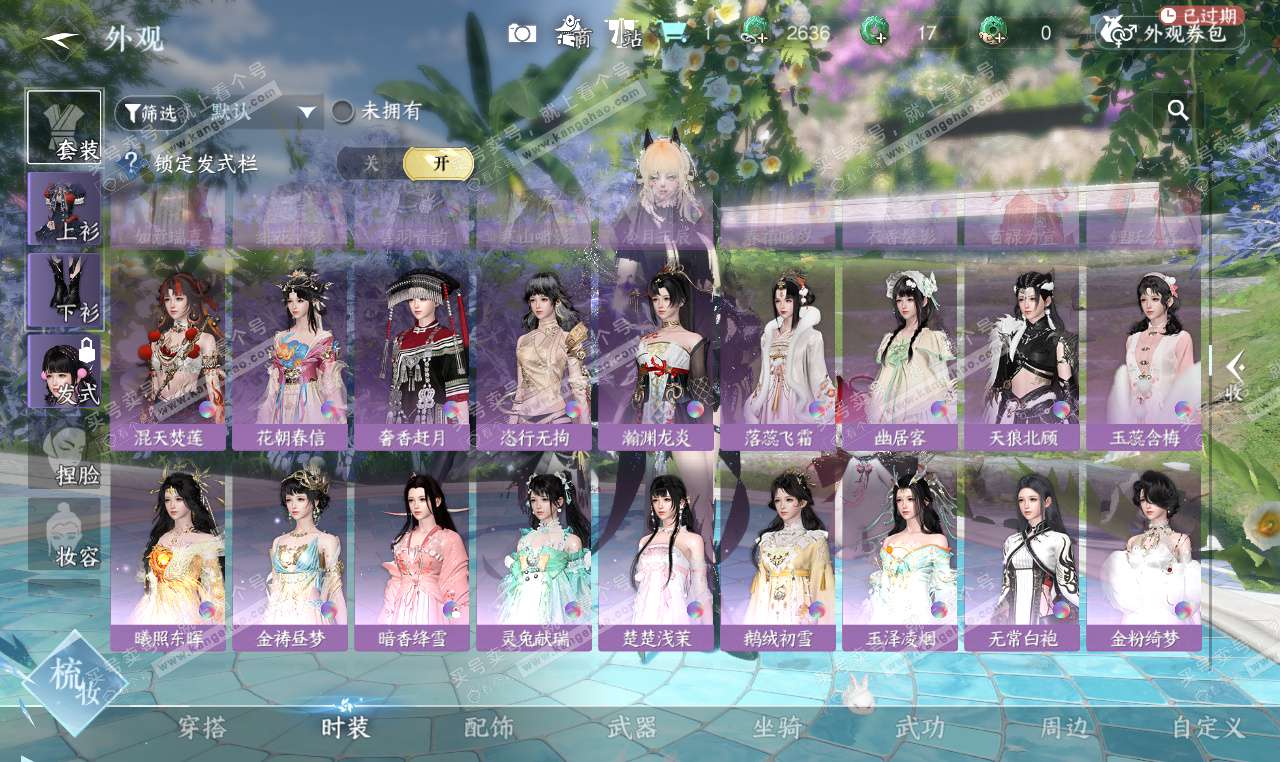Open the 捏脸 face customization
This screenshot has height=762, width=1280.
[64, 453]
